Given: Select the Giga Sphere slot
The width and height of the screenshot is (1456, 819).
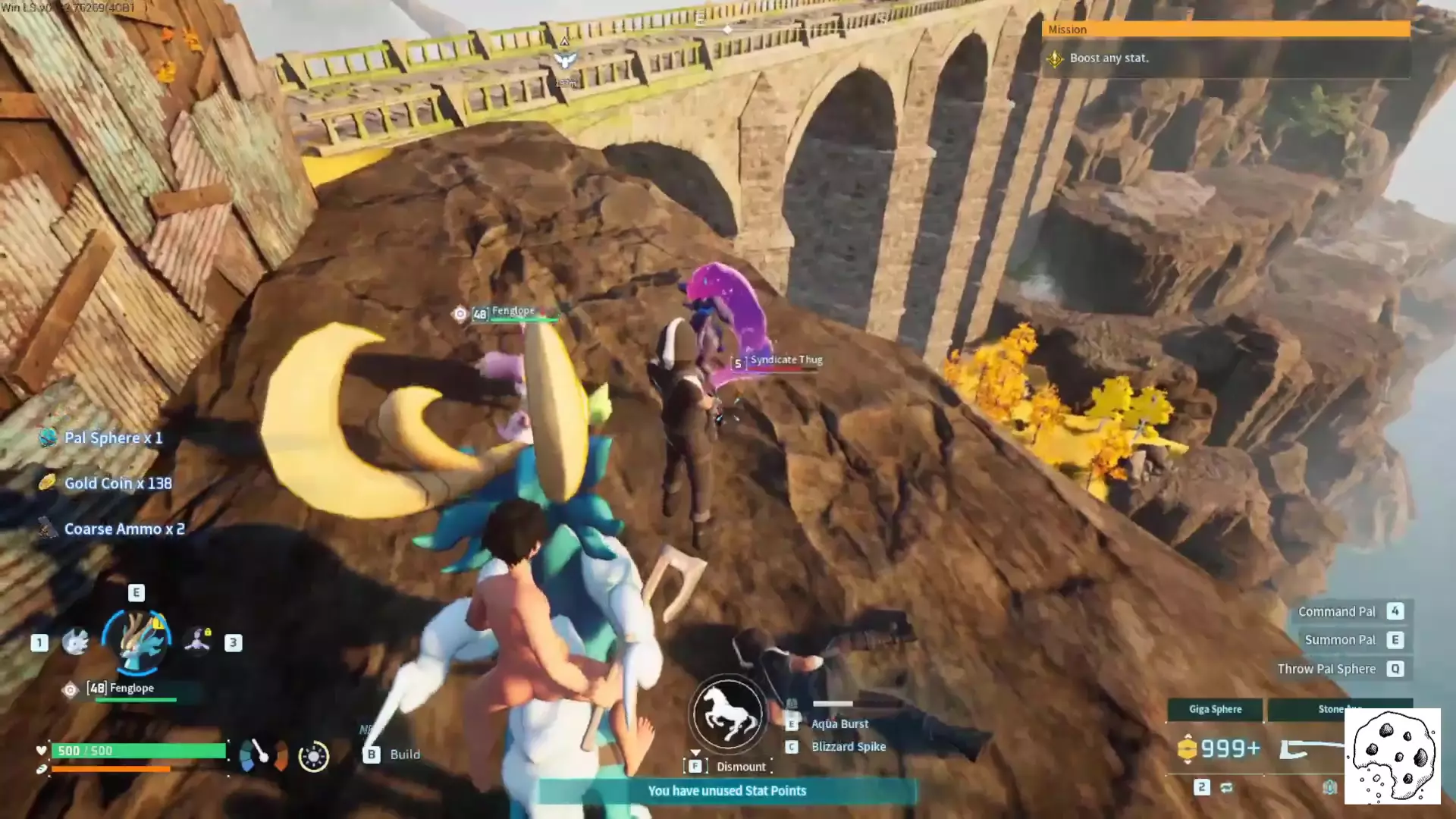Looking at the screenshot, I should click(1215, 710).
